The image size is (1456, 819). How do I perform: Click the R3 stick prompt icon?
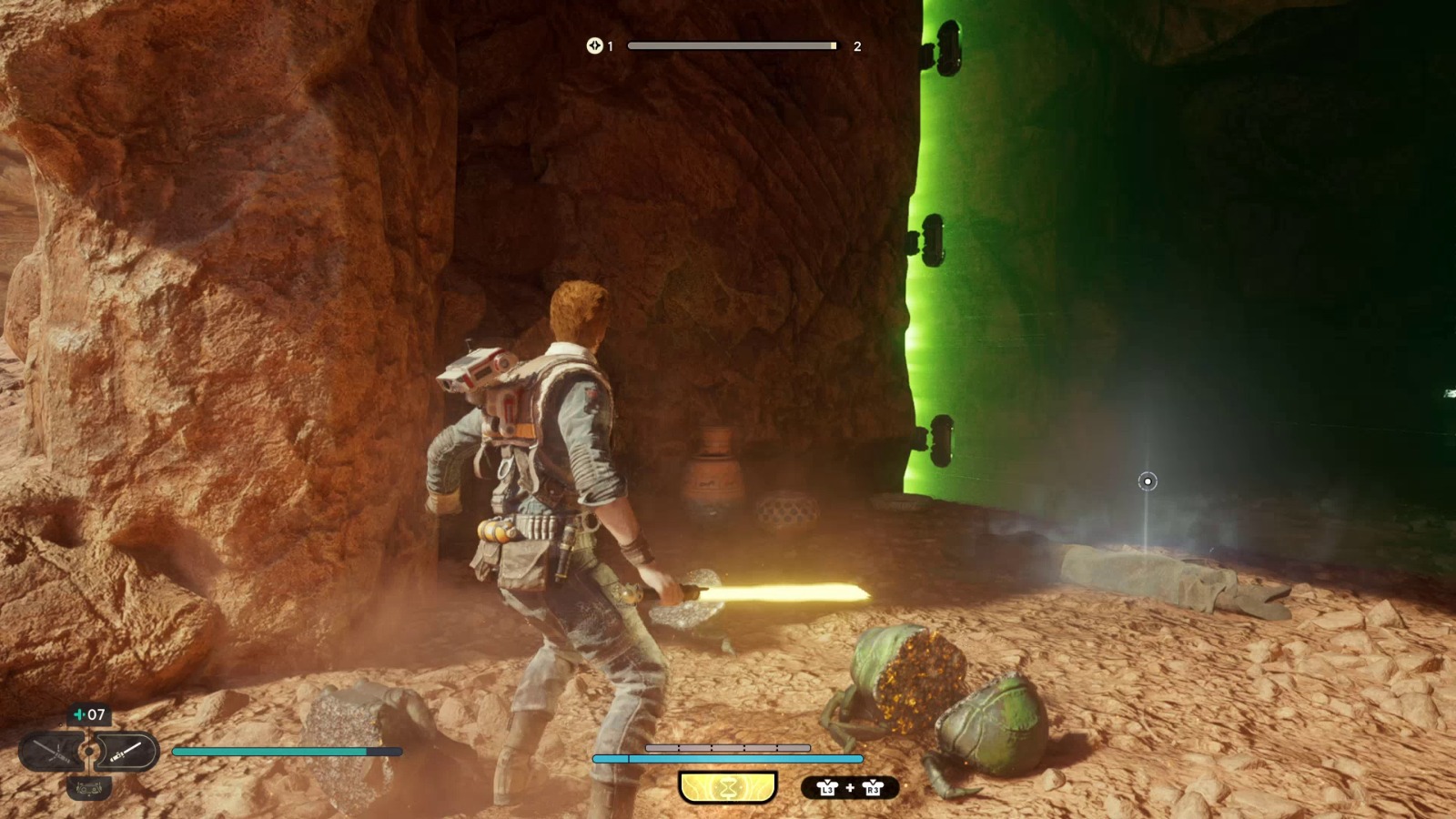[872, 788]
